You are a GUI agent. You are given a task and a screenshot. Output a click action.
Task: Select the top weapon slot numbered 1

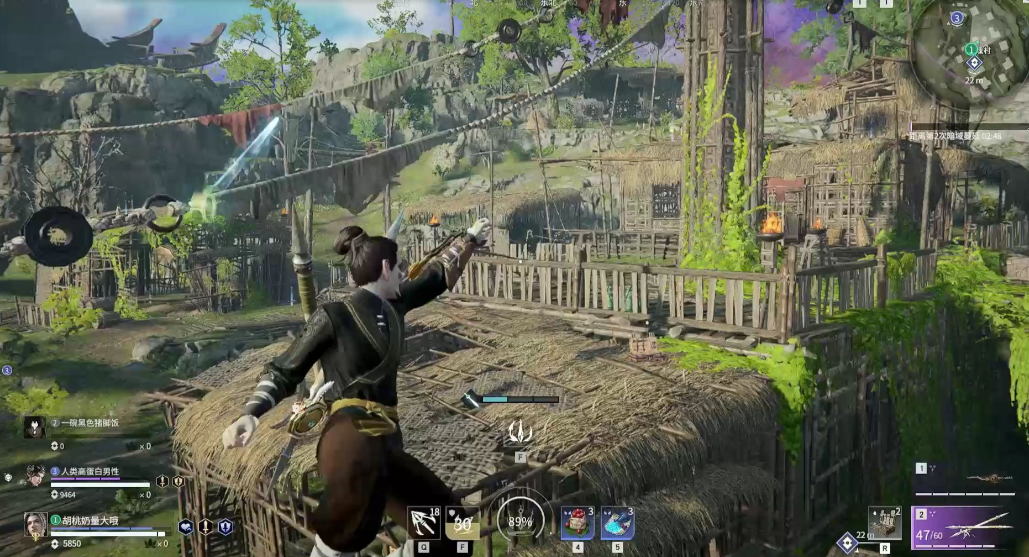(968, 479)
